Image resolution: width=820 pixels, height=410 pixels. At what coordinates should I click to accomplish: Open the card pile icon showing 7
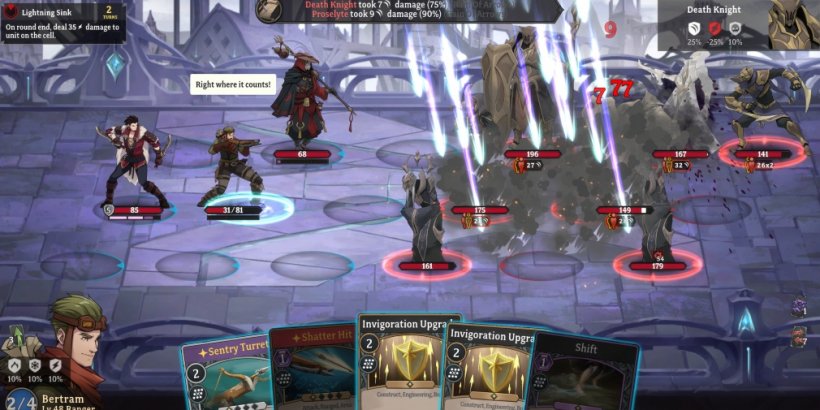tap(799, 336)
